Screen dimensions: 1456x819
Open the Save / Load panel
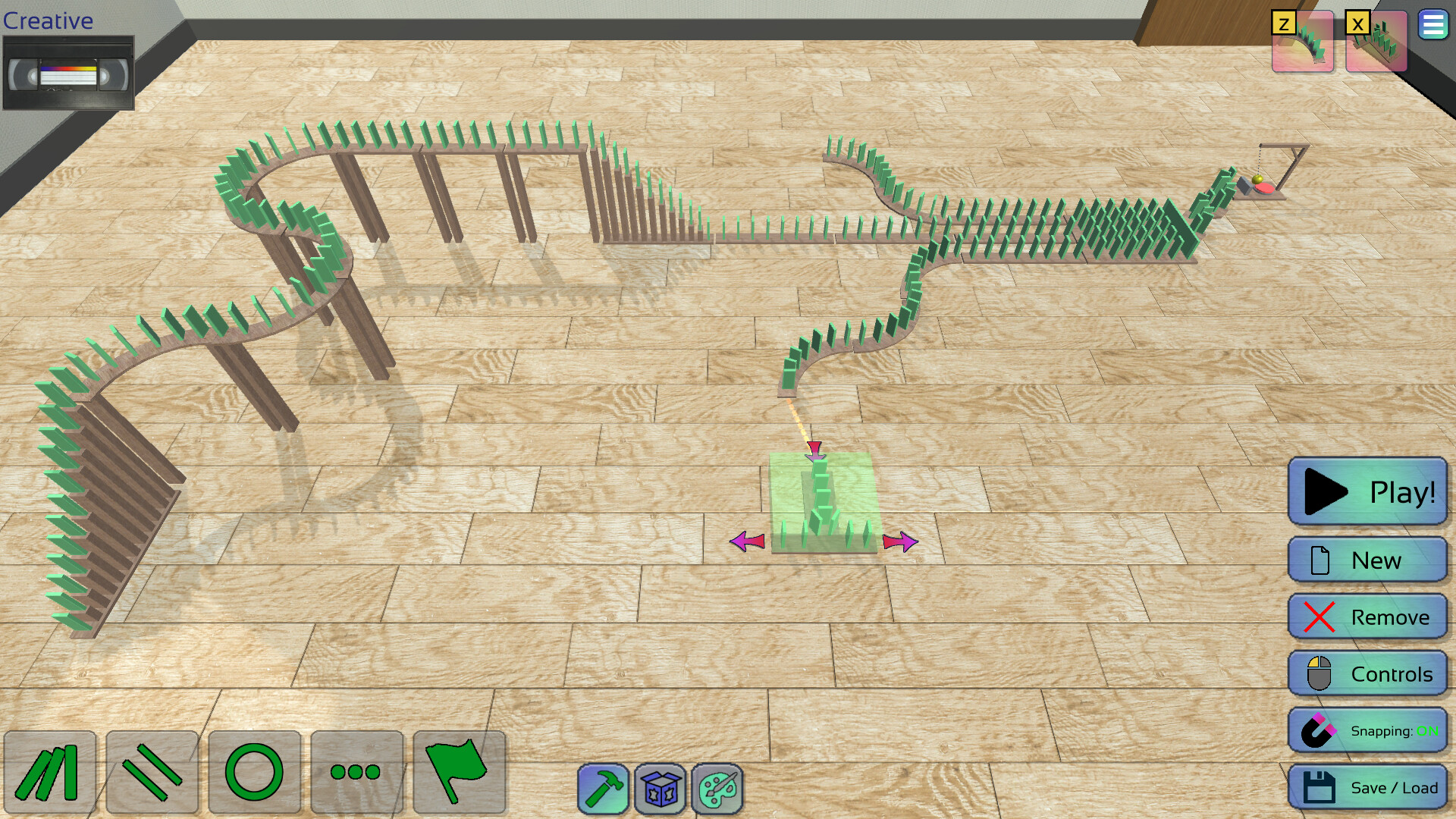(1367, 787)
